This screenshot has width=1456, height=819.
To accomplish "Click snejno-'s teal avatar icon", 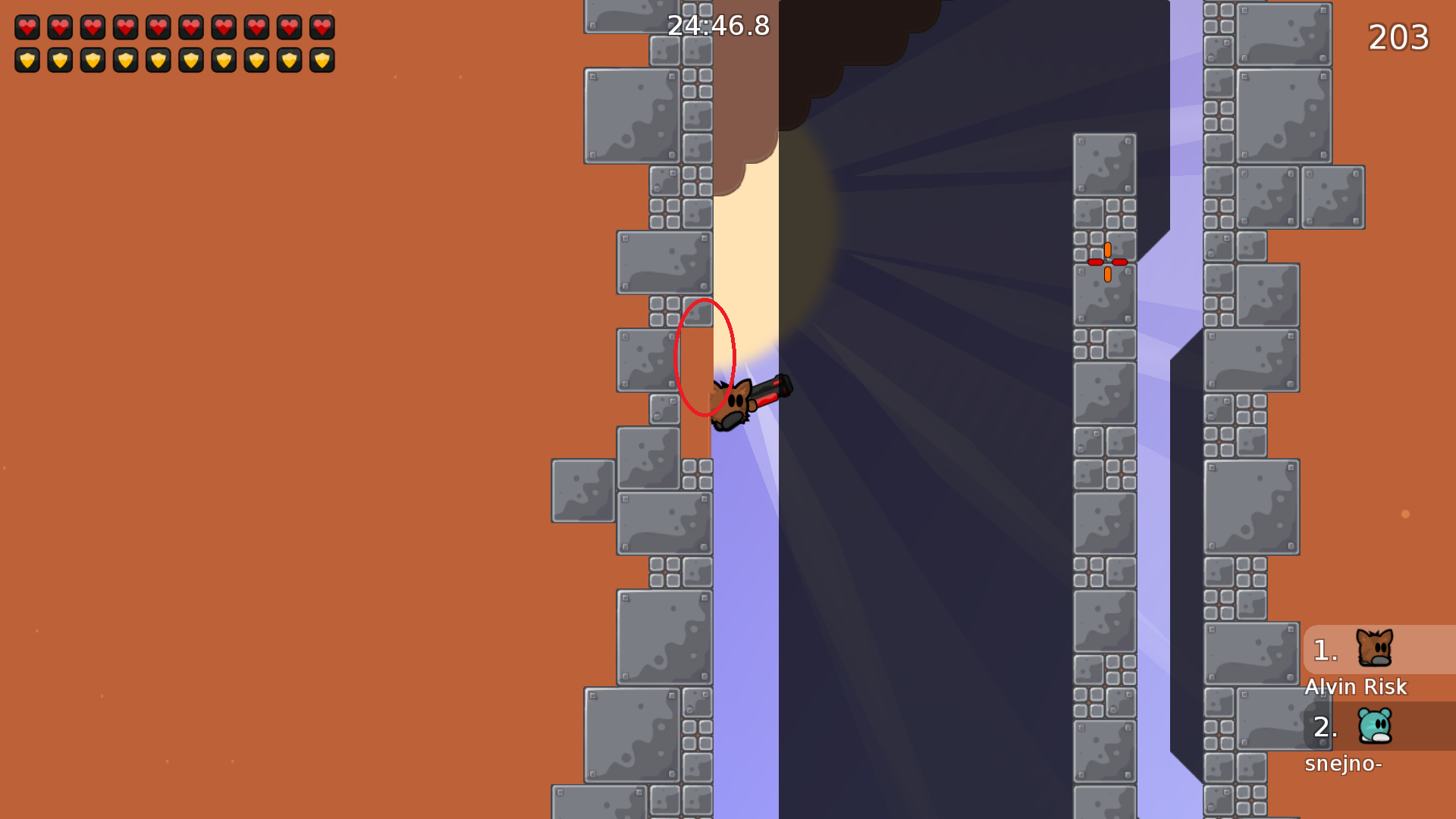I will [x=1376, y=726].
